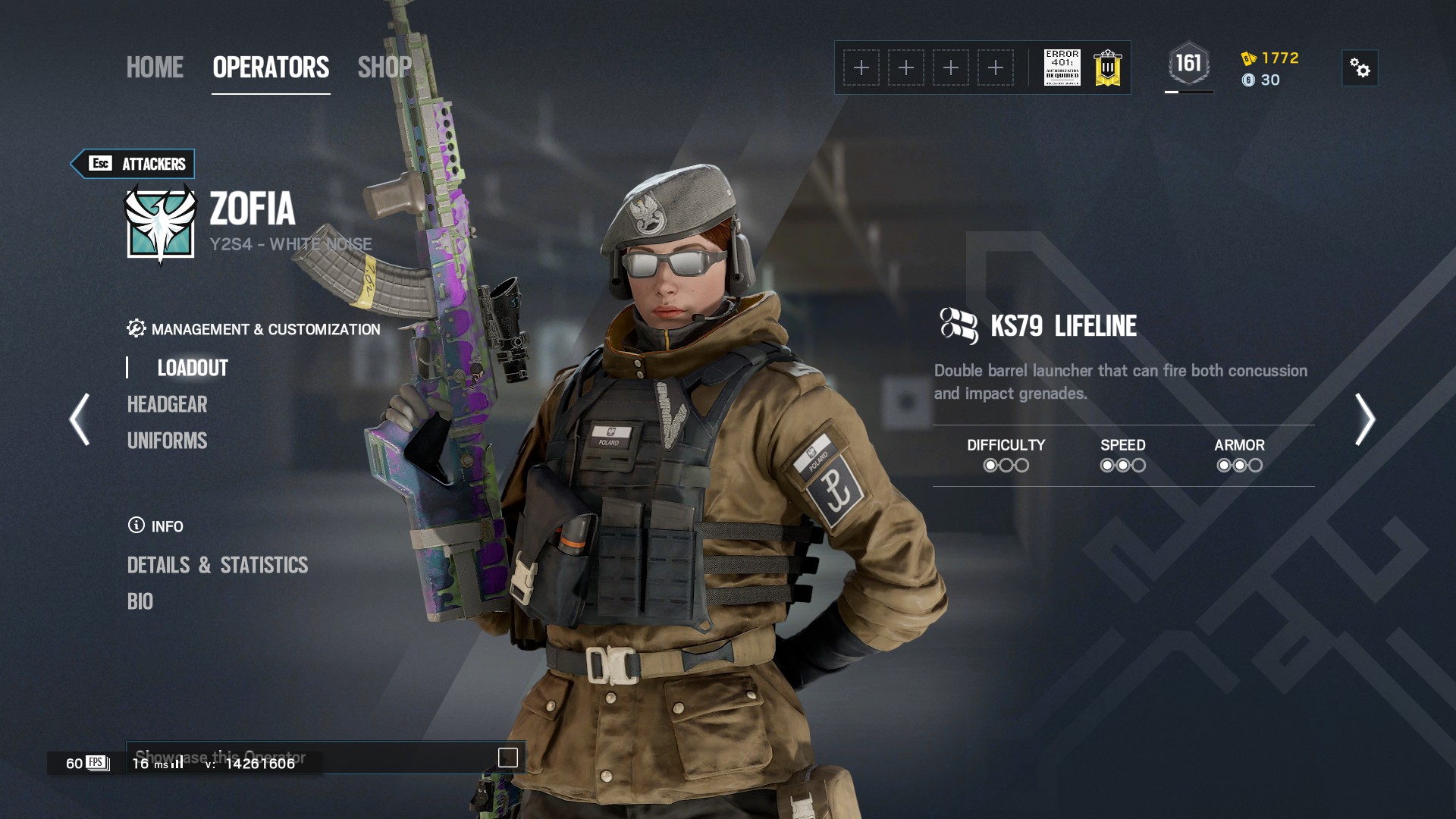
Task: Choose the Uniforms customization option
Action: (x=167, y=441)
